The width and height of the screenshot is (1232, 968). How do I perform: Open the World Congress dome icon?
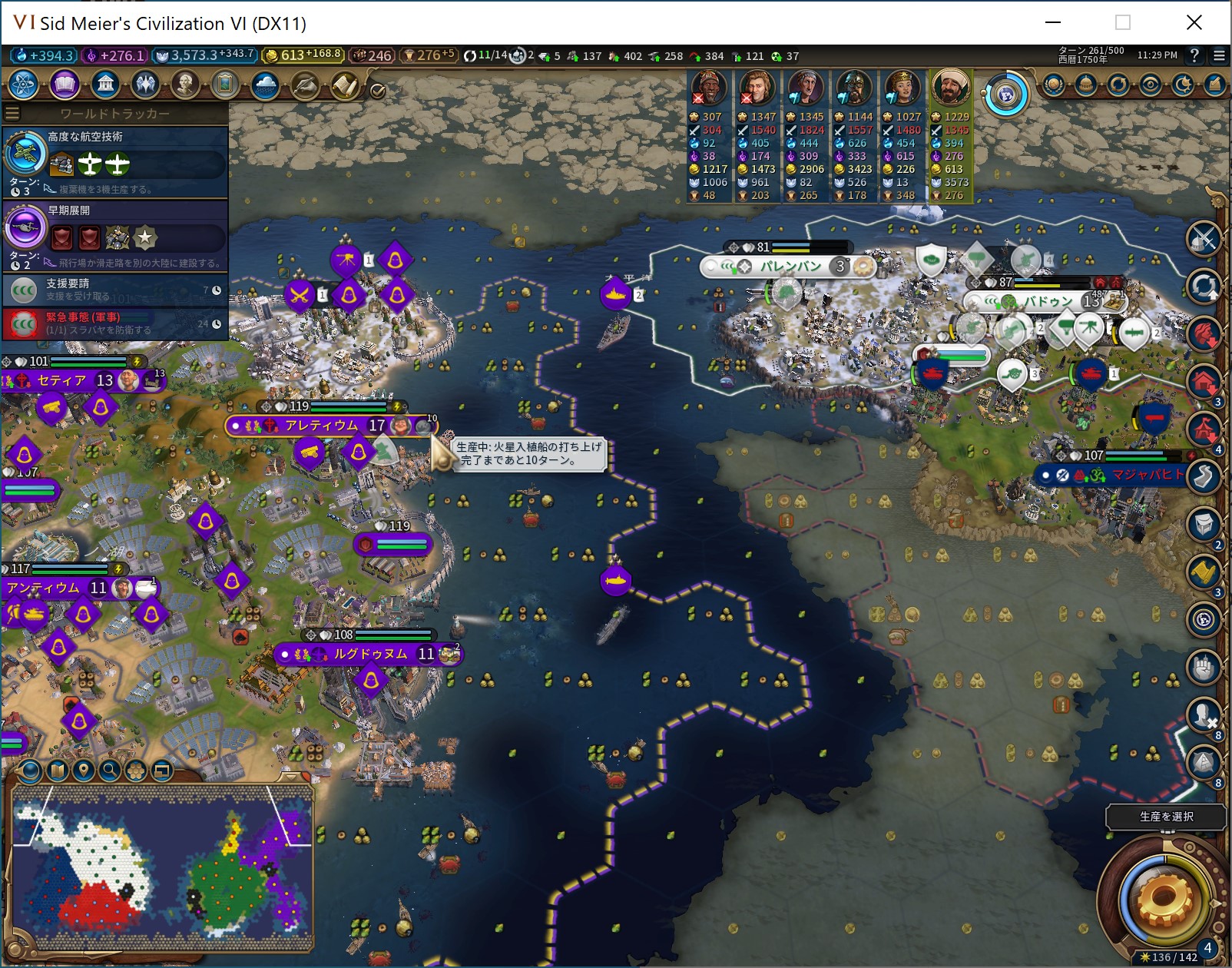coord(1085,85)
